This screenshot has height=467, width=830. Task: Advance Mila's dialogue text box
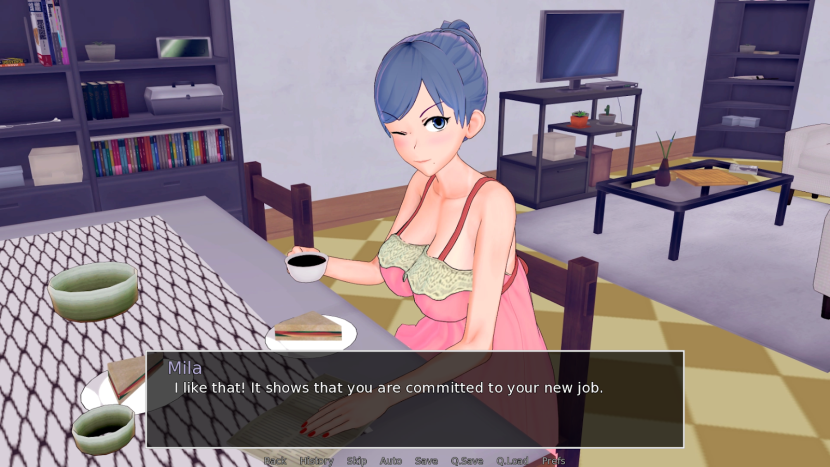coord(415,398)
